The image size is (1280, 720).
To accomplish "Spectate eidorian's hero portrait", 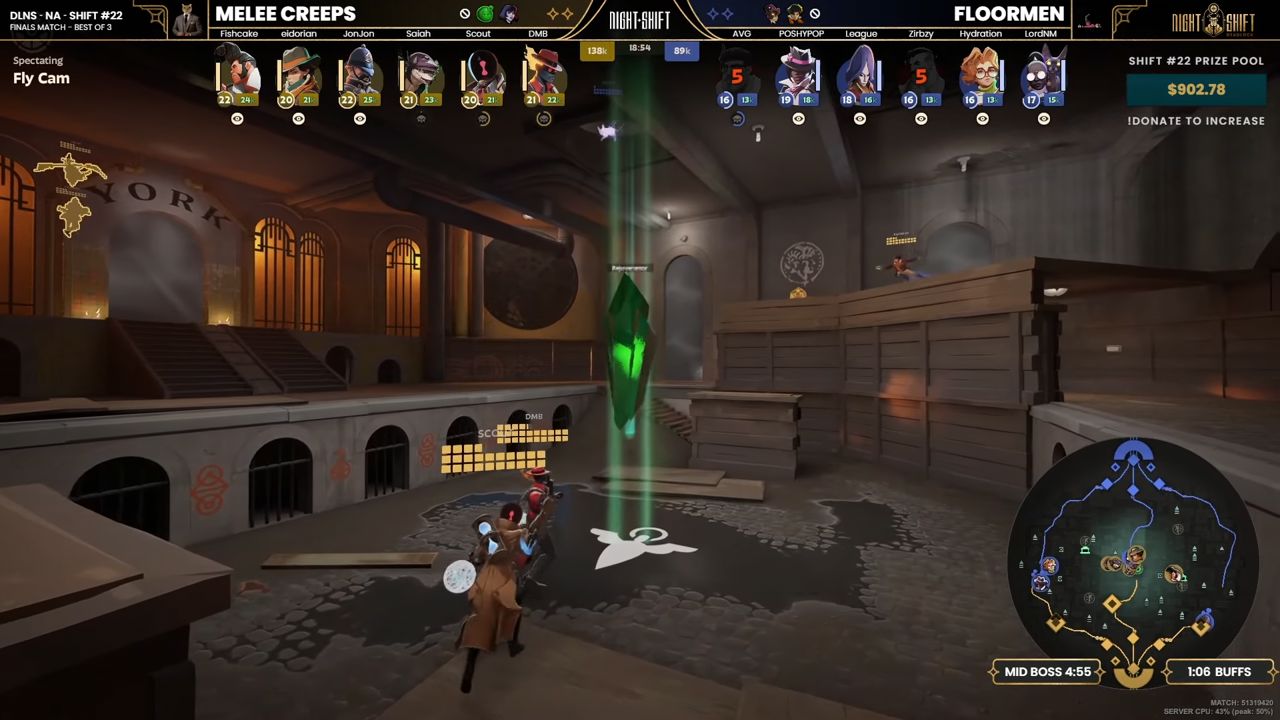I will [298, 72].
